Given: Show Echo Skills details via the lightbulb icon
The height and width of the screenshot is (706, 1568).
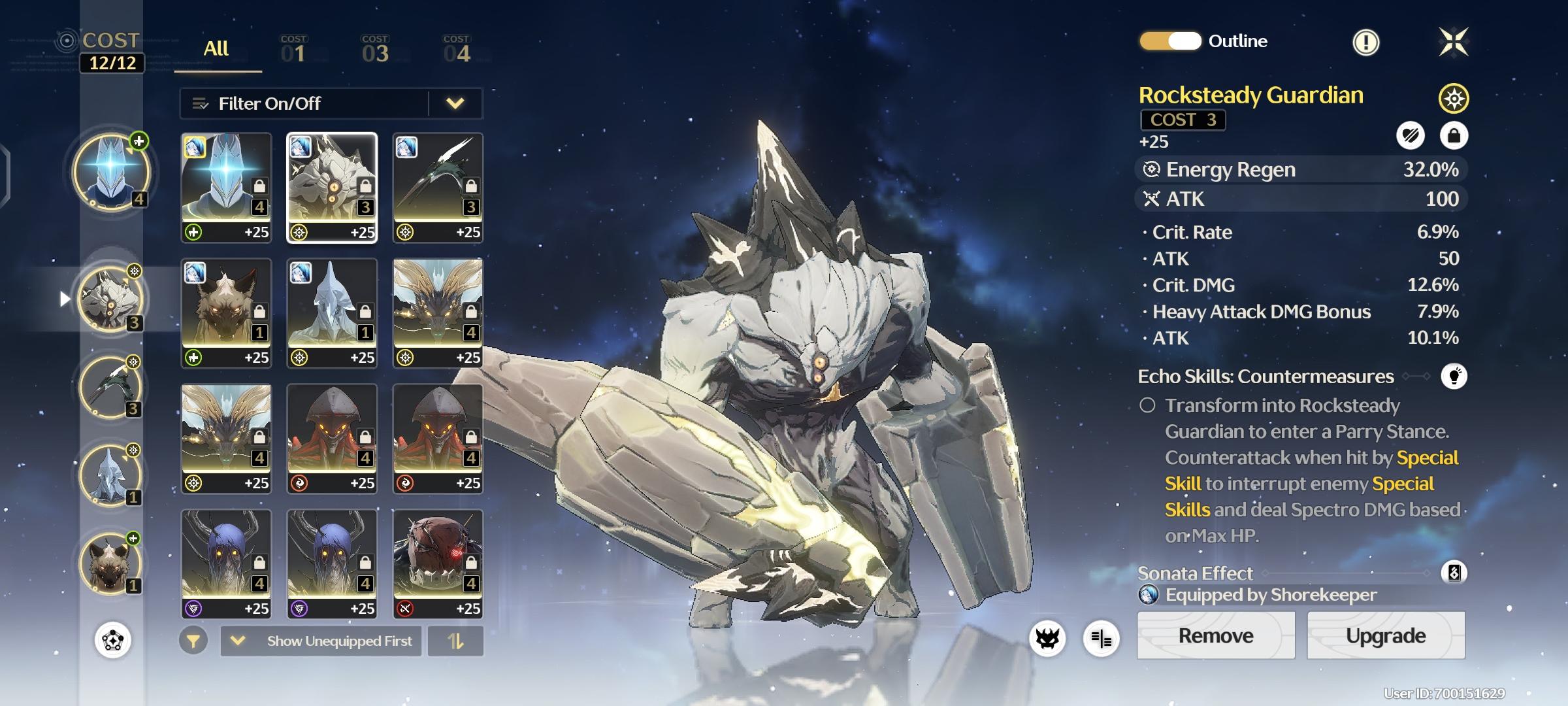Looking at the screenshot, I should [x=1454, y=377].
